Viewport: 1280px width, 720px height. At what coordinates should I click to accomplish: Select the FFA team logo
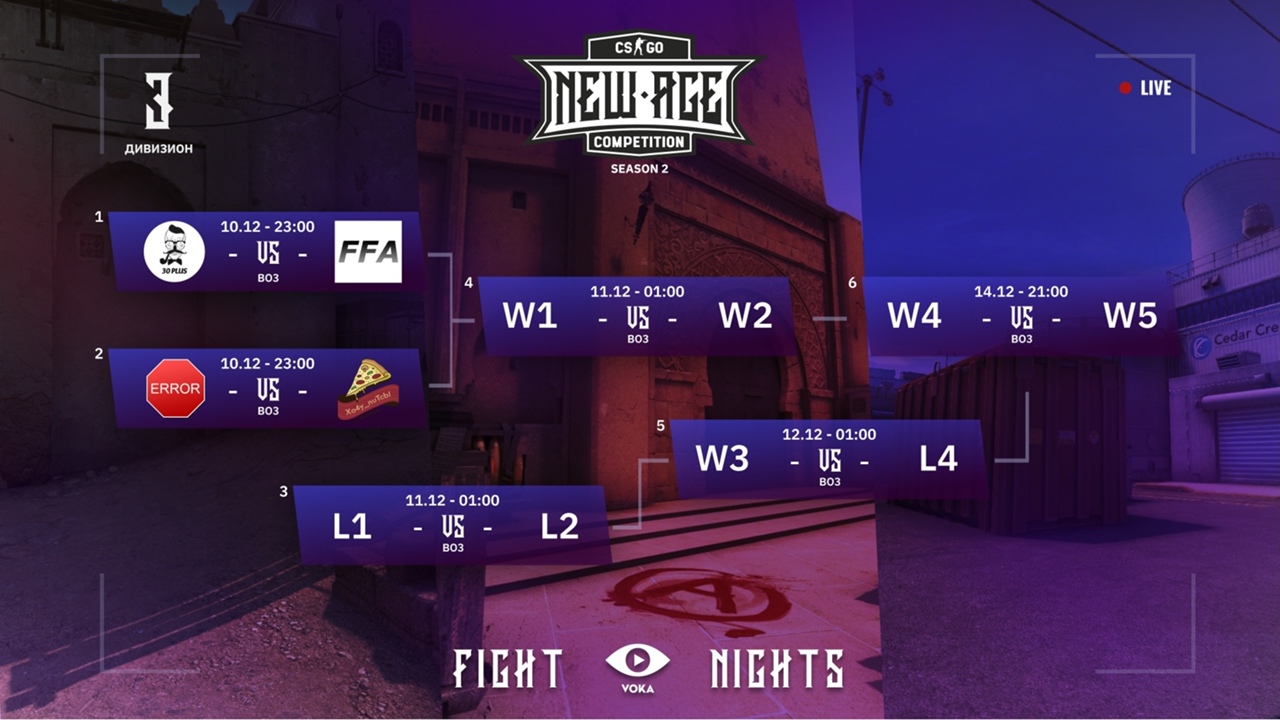click(x=368, y=251)
